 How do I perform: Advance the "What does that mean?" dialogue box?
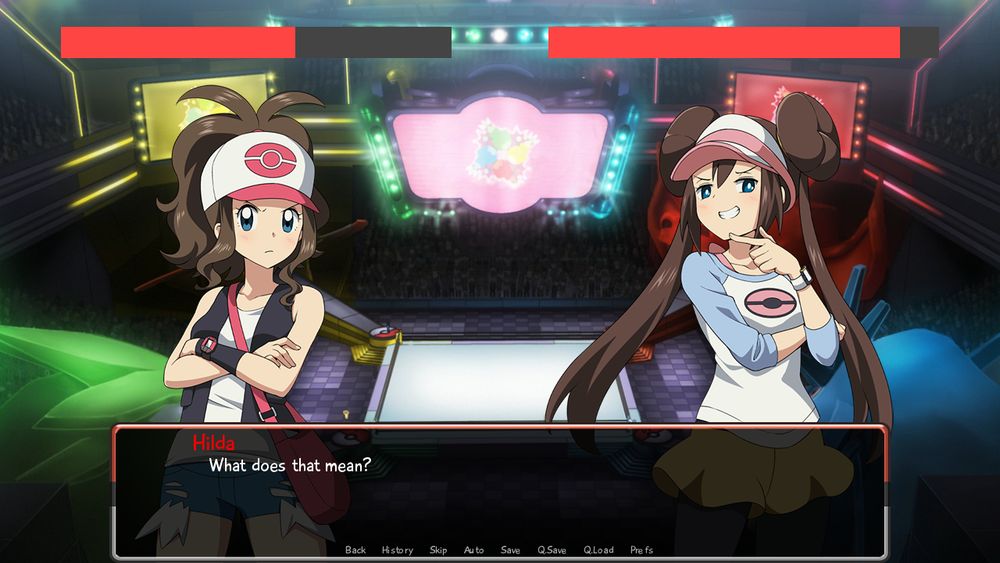(500, 490)
